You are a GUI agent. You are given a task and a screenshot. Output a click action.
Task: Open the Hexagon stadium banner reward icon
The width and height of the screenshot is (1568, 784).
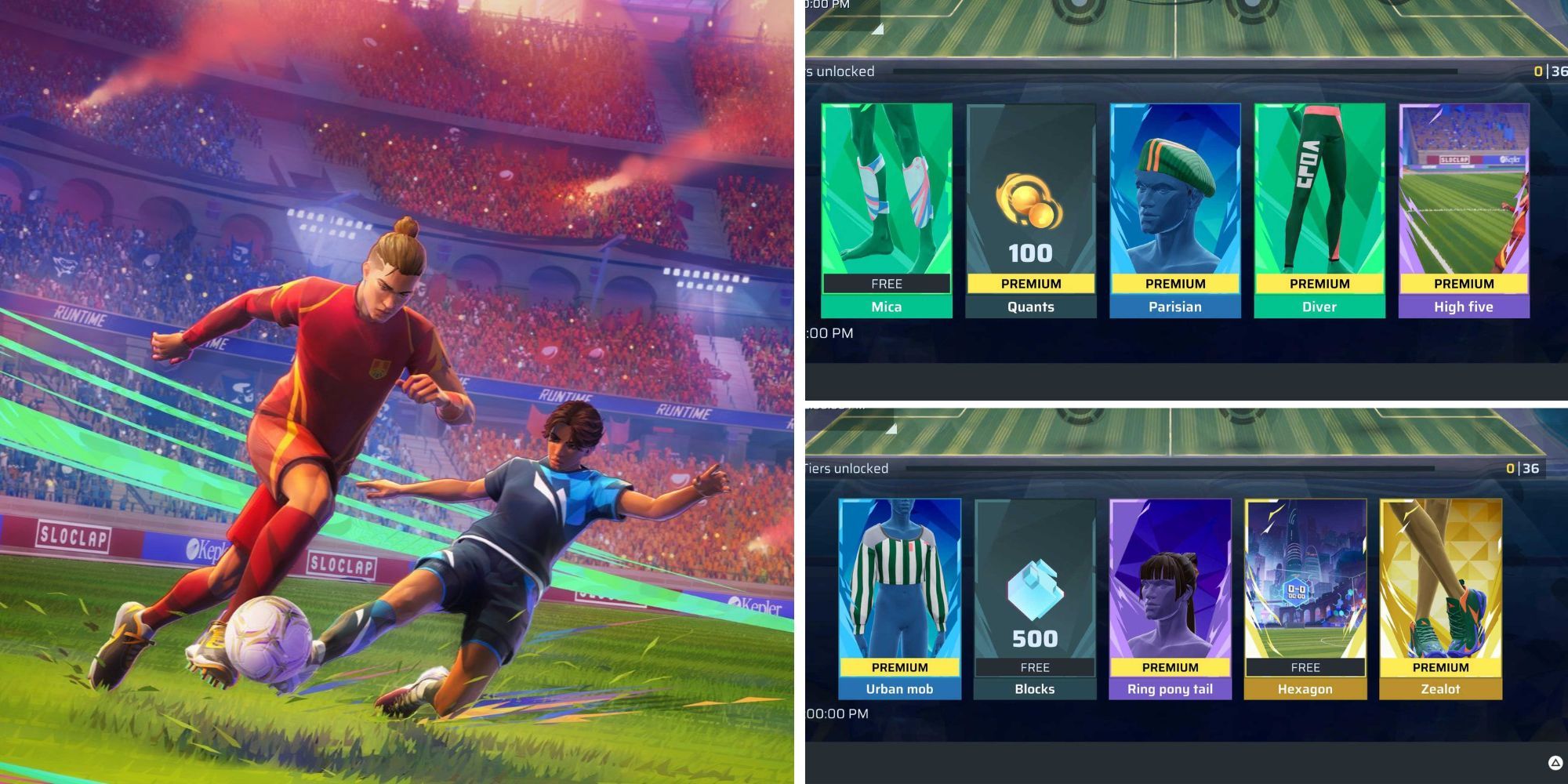(1306, 580)
